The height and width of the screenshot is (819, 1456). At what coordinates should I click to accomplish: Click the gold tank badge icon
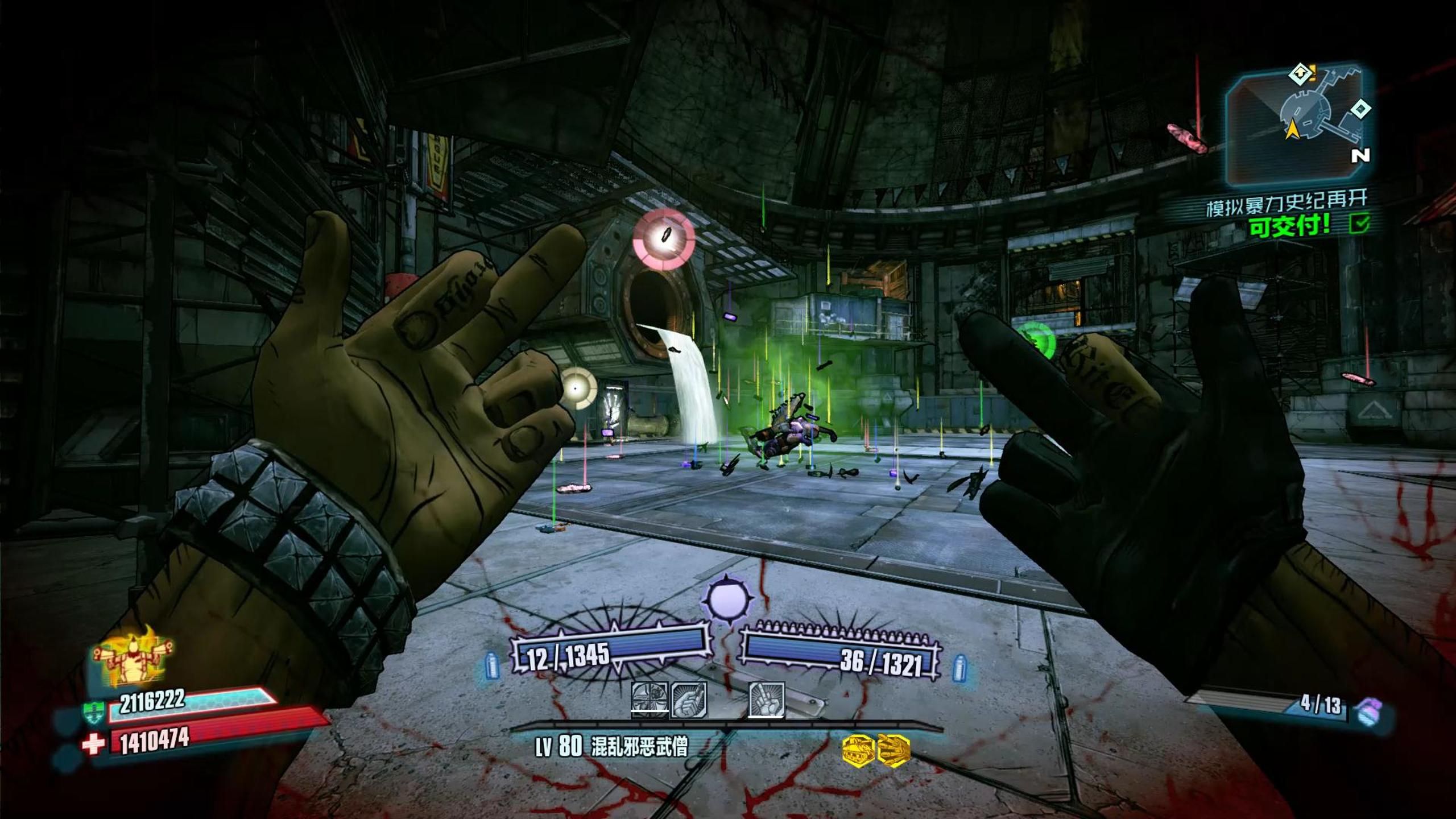(858, 750)
